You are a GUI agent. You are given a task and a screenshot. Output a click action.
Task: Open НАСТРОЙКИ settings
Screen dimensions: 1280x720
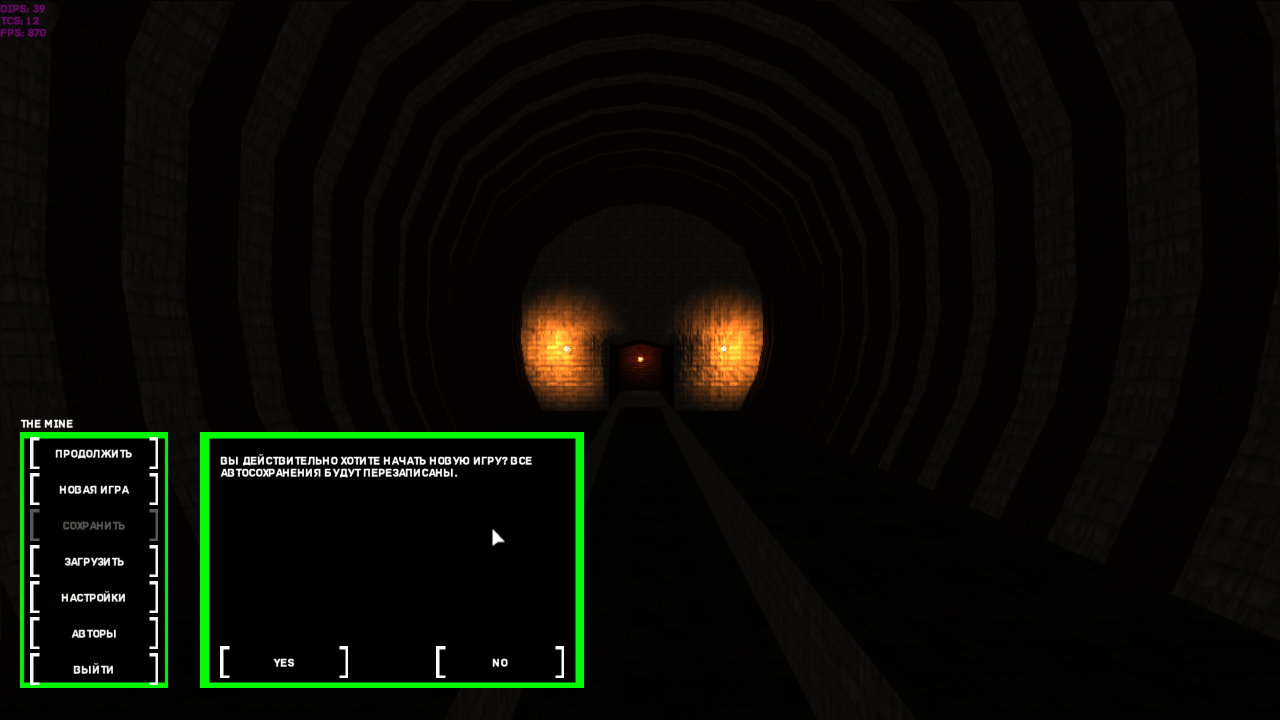coord(94,598)
